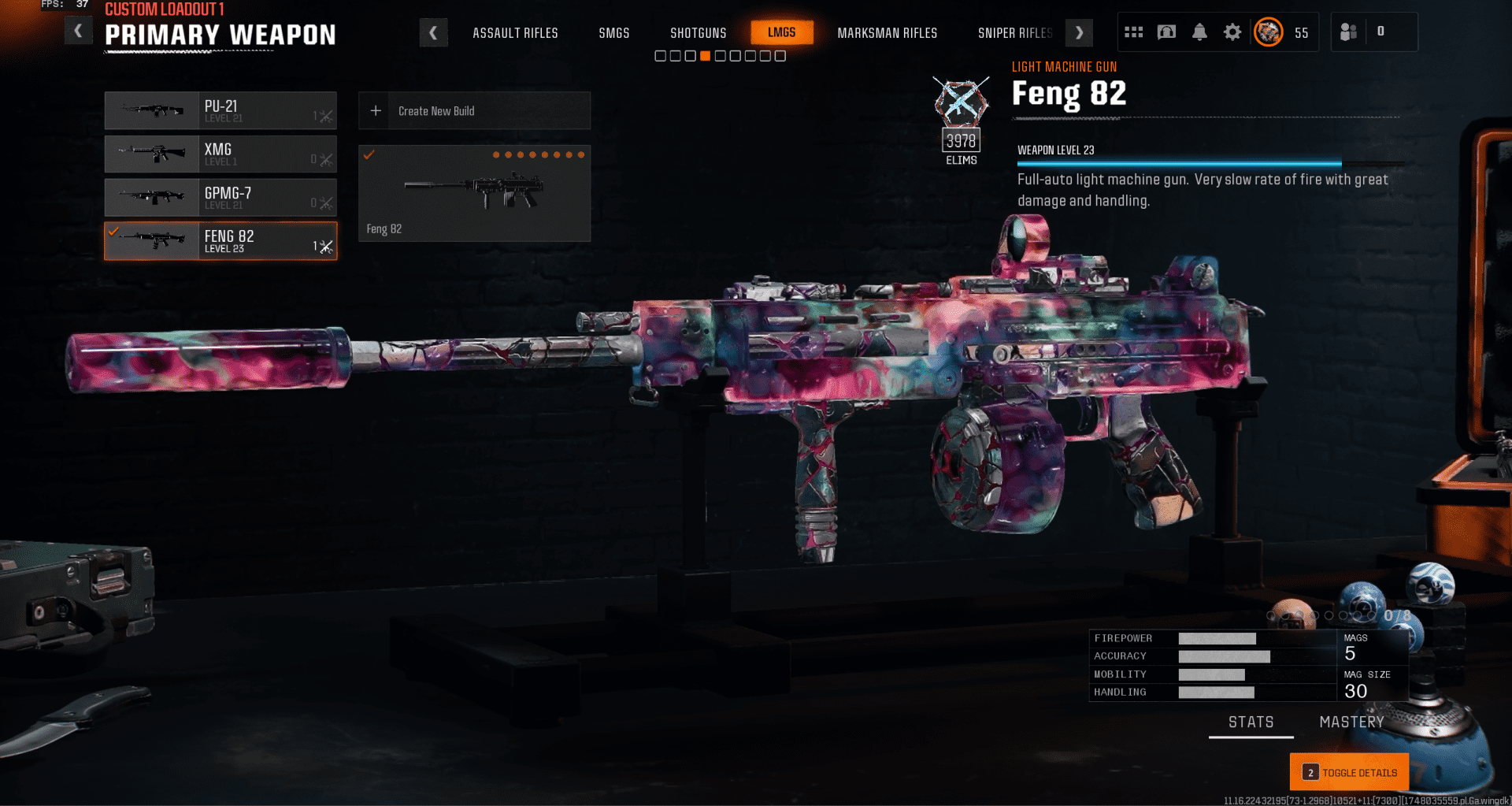The width and height of the screenshot is (1512, 806).
Task: Show the Stats tab
Action: point(1251,722)
